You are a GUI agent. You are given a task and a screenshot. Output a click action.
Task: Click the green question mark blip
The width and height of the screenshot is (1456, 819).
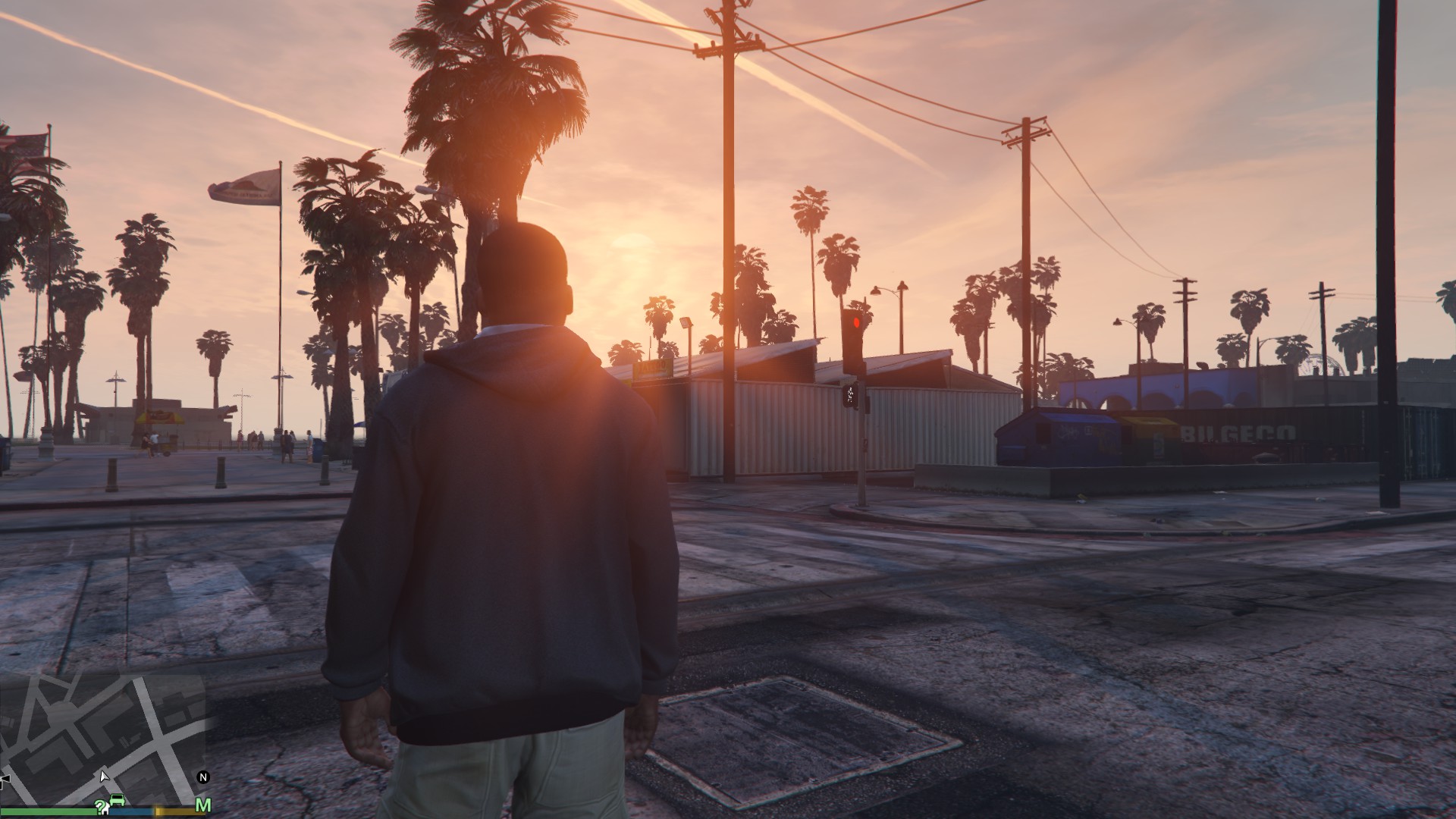(x=100, y=805)
